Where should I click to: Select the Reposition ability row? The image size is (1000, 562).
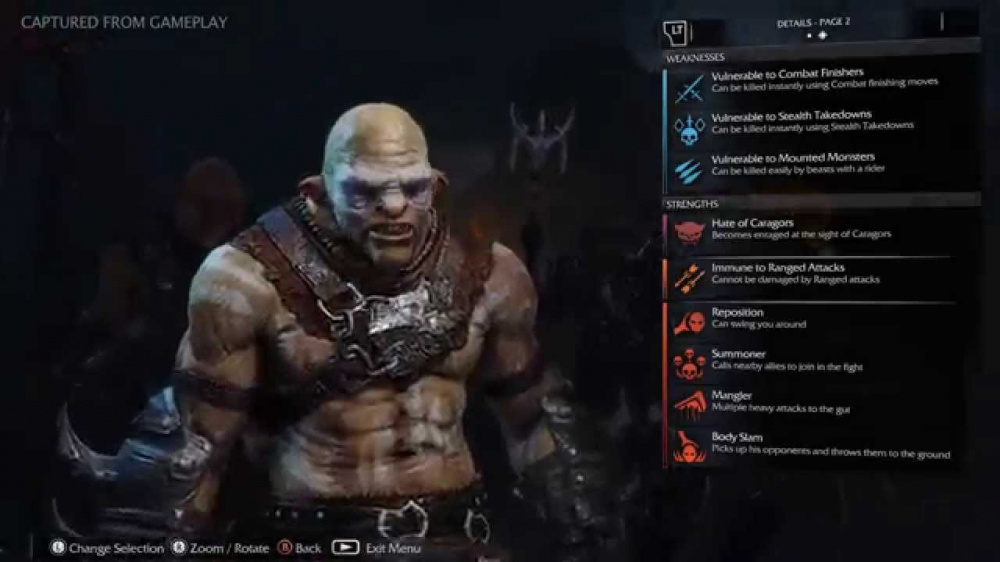tap(810, 319)
